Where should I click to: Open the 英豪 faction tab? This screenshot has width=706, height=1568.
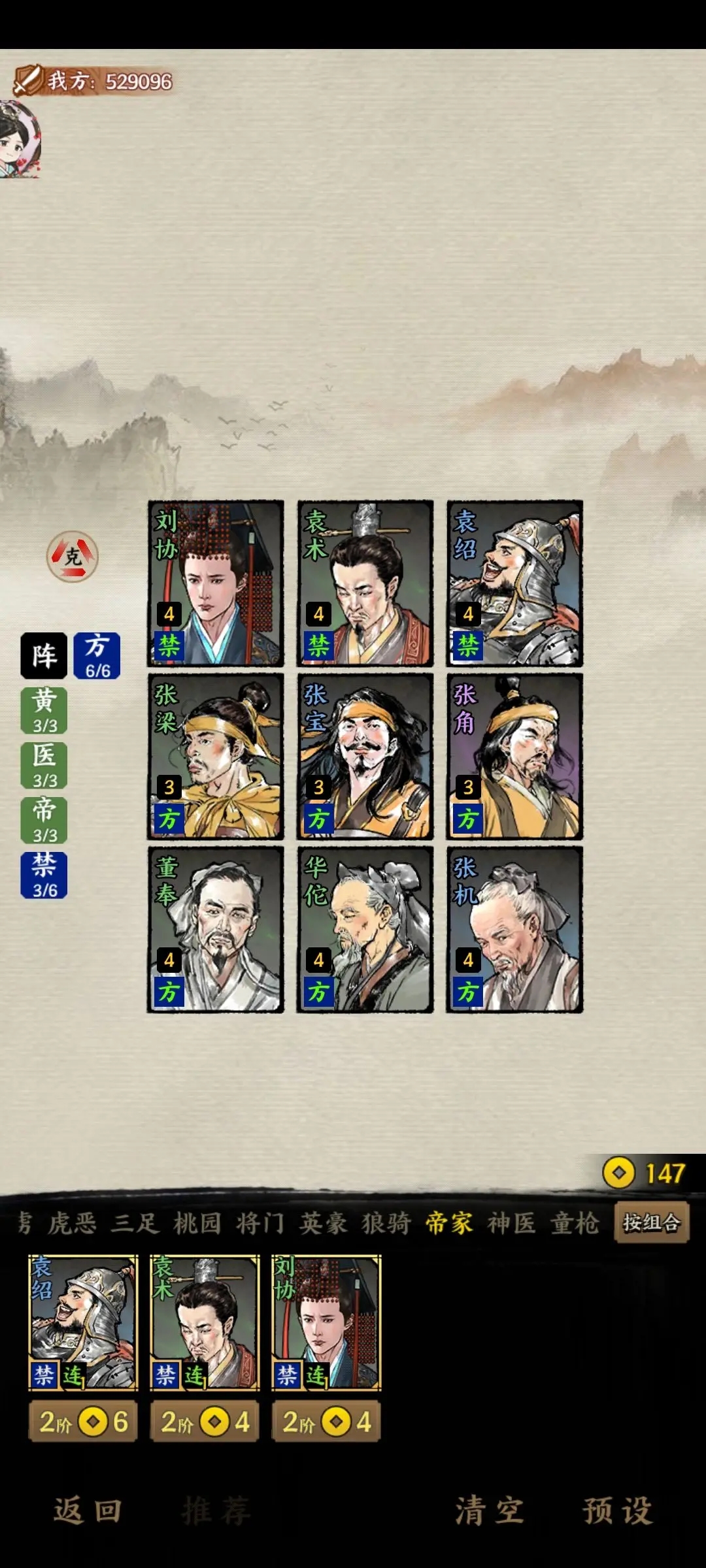[323, 1223]
